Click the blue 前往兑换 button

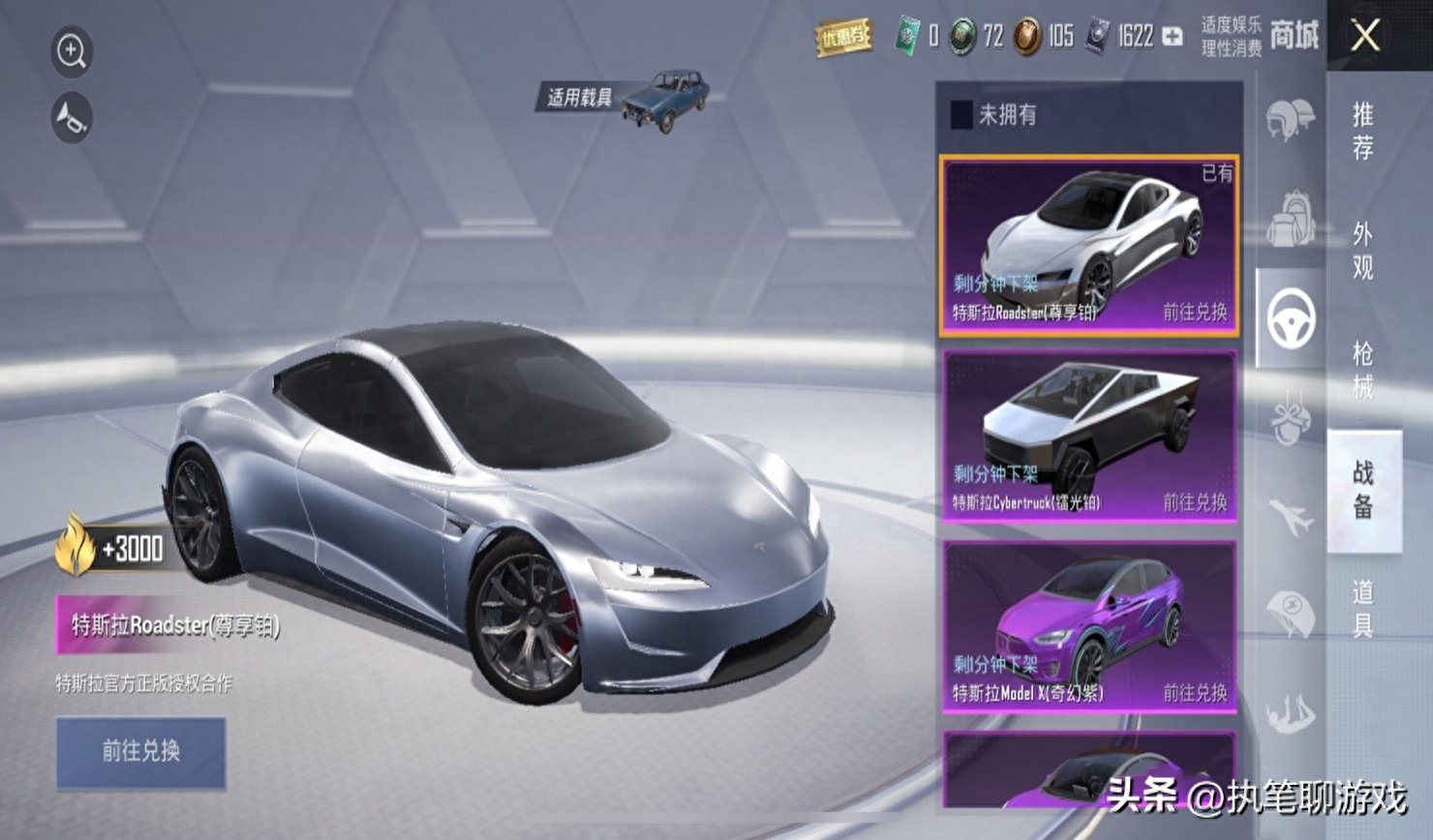pyautogui.click(x=141, y=752)
